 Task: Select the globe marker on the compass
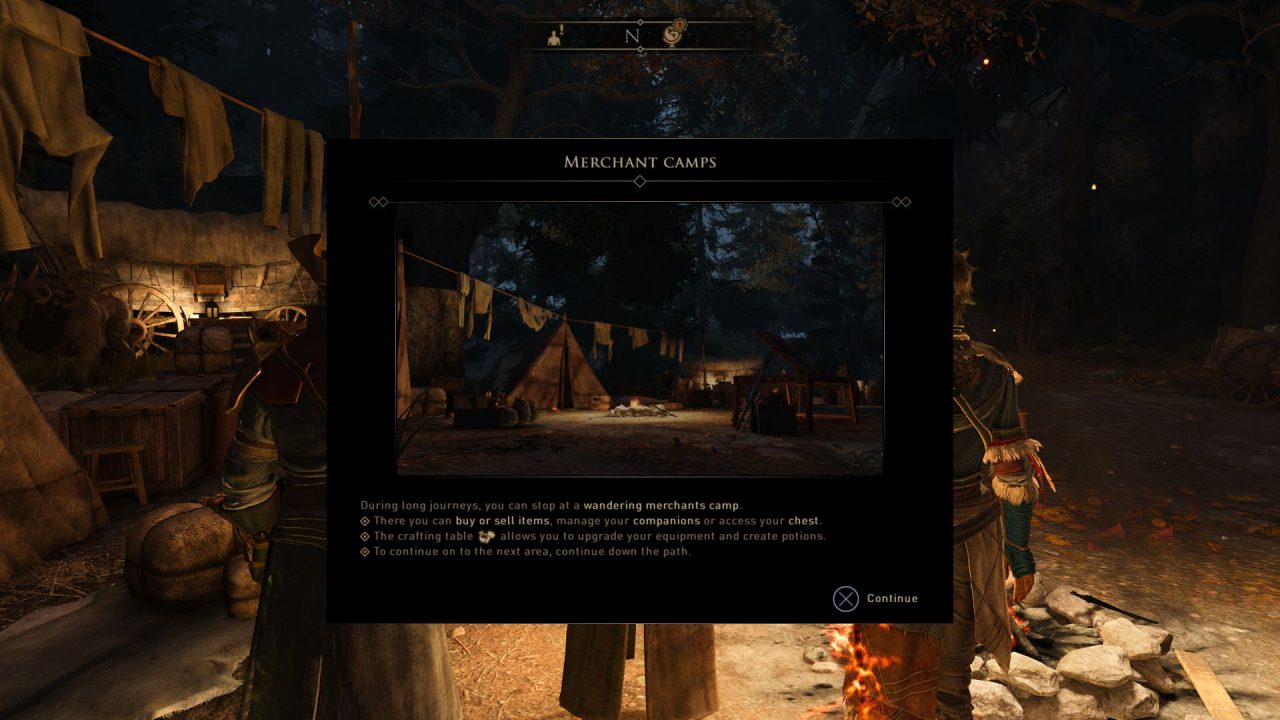click(x=674, y=34)
